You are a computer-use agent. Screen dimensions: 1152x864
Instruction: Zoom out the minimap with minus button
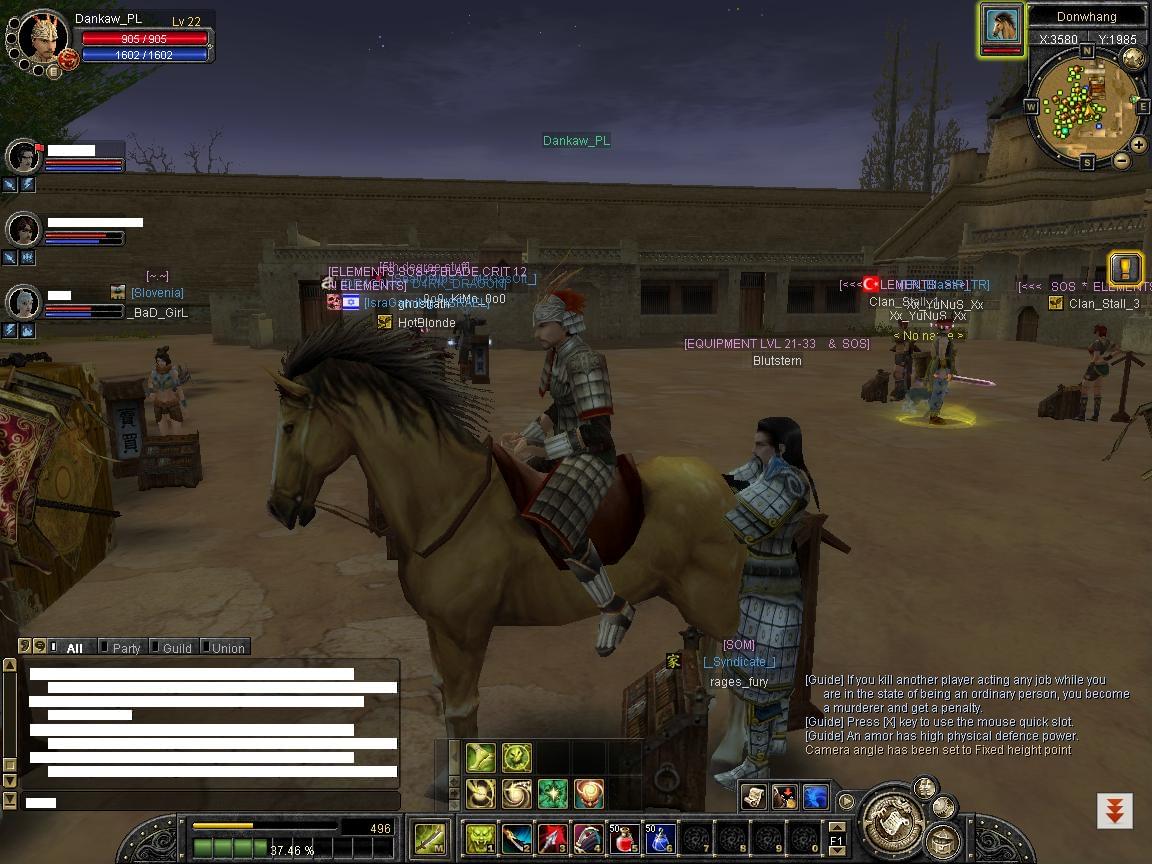(x=1122, y=160)
